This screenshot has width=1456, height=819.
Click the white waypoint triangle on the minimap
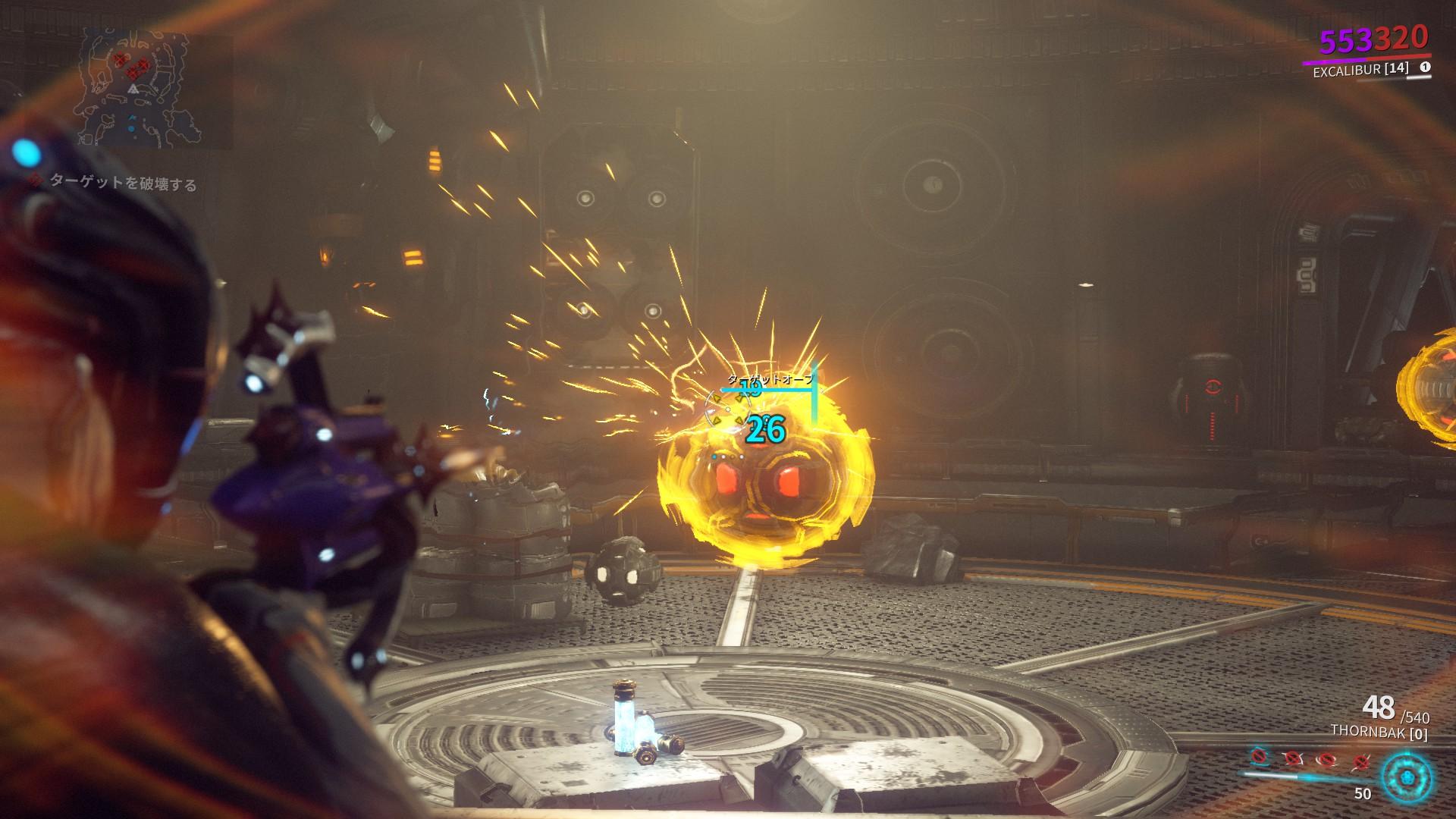point(133,89)
